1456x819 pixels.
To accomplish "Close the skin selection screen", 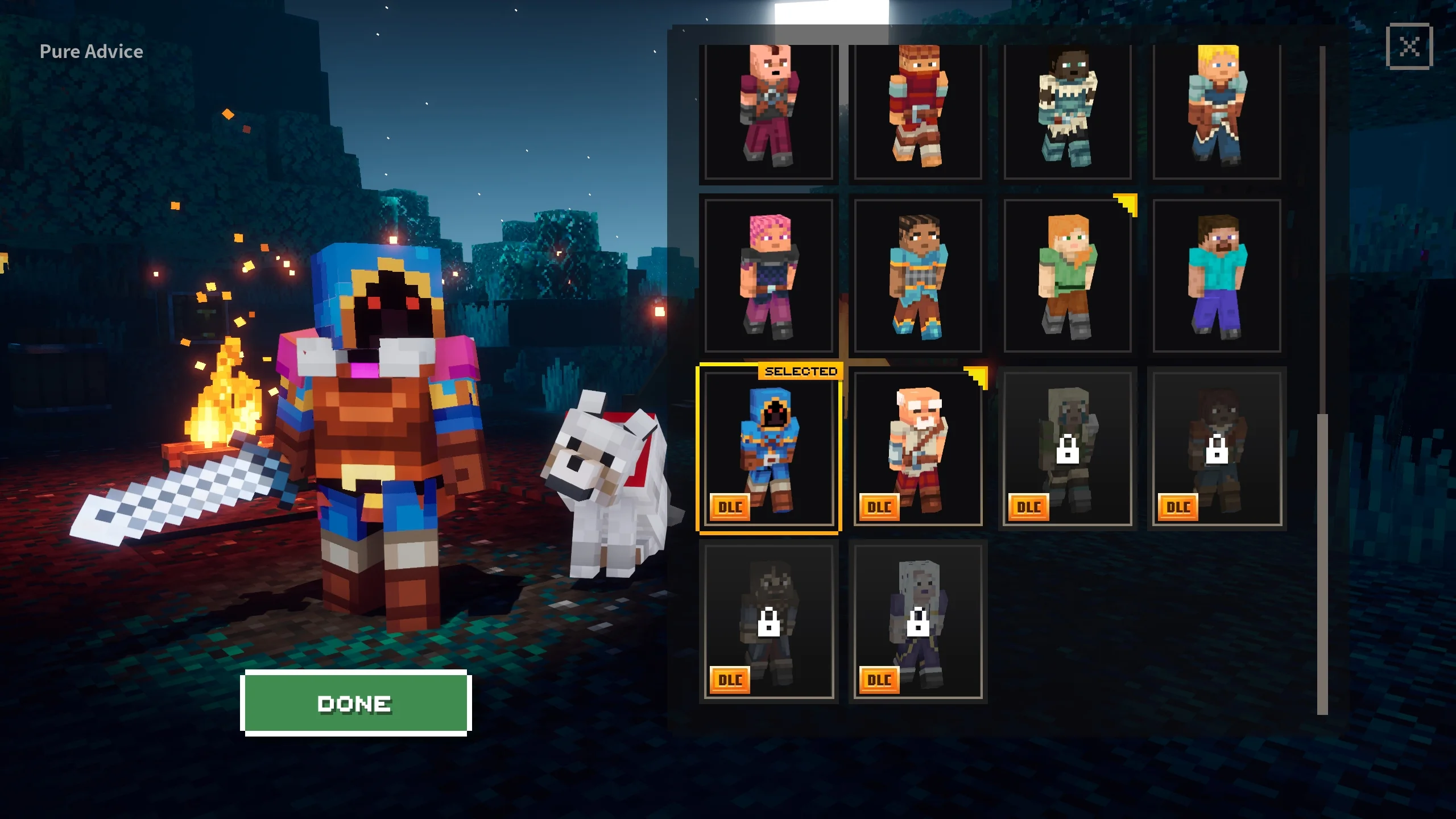I will tap(1409, 46).
